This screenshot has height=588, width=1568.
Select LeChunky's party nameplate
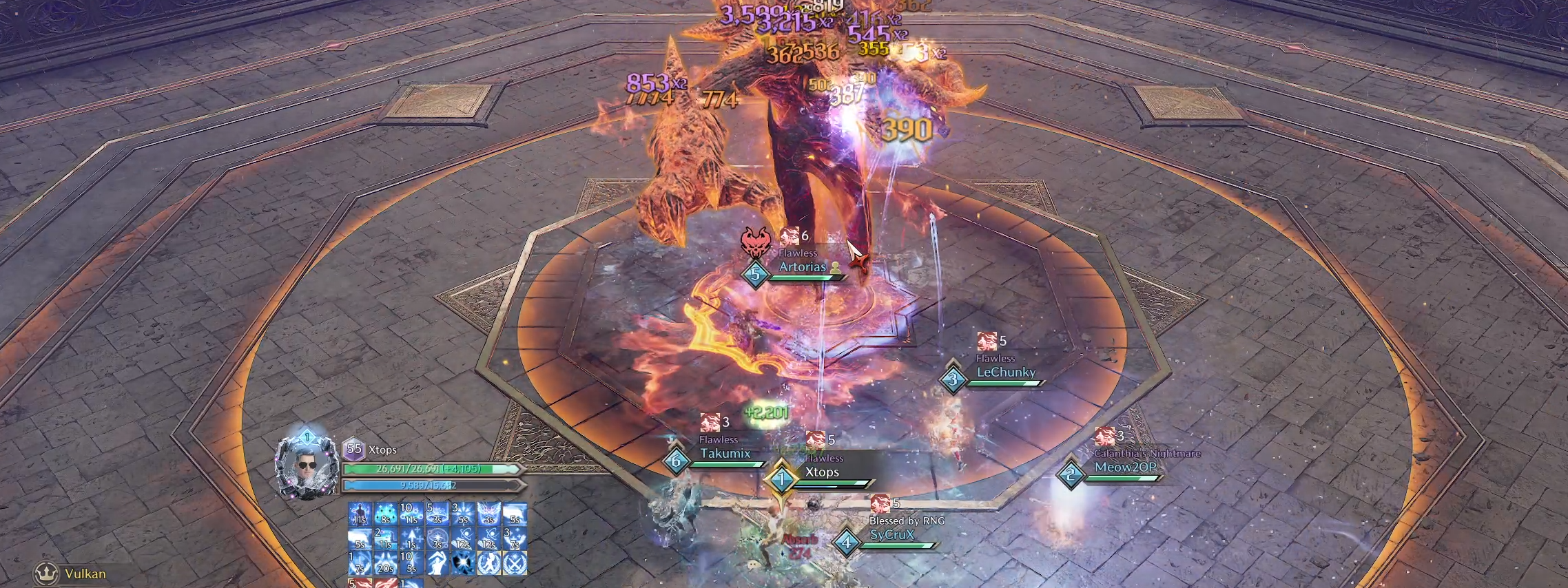click(x=1005, y=372)
